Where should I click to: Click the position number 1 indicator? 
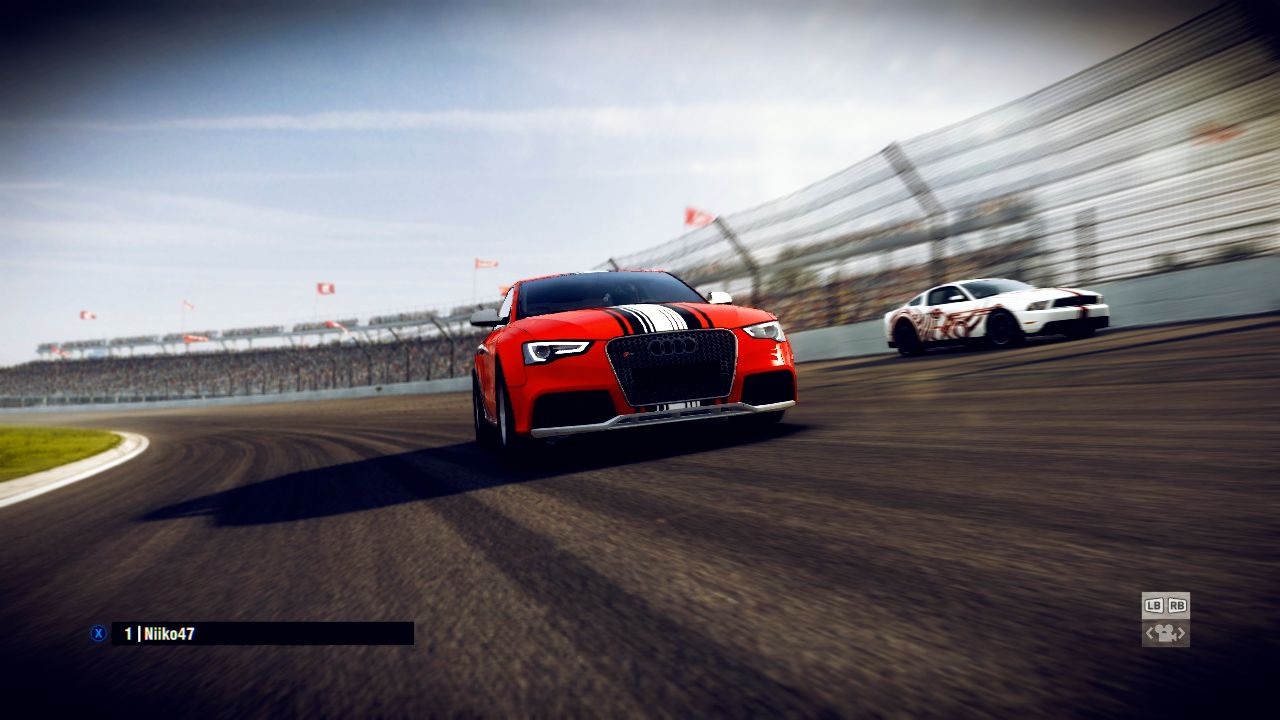(x=127, y=632)
